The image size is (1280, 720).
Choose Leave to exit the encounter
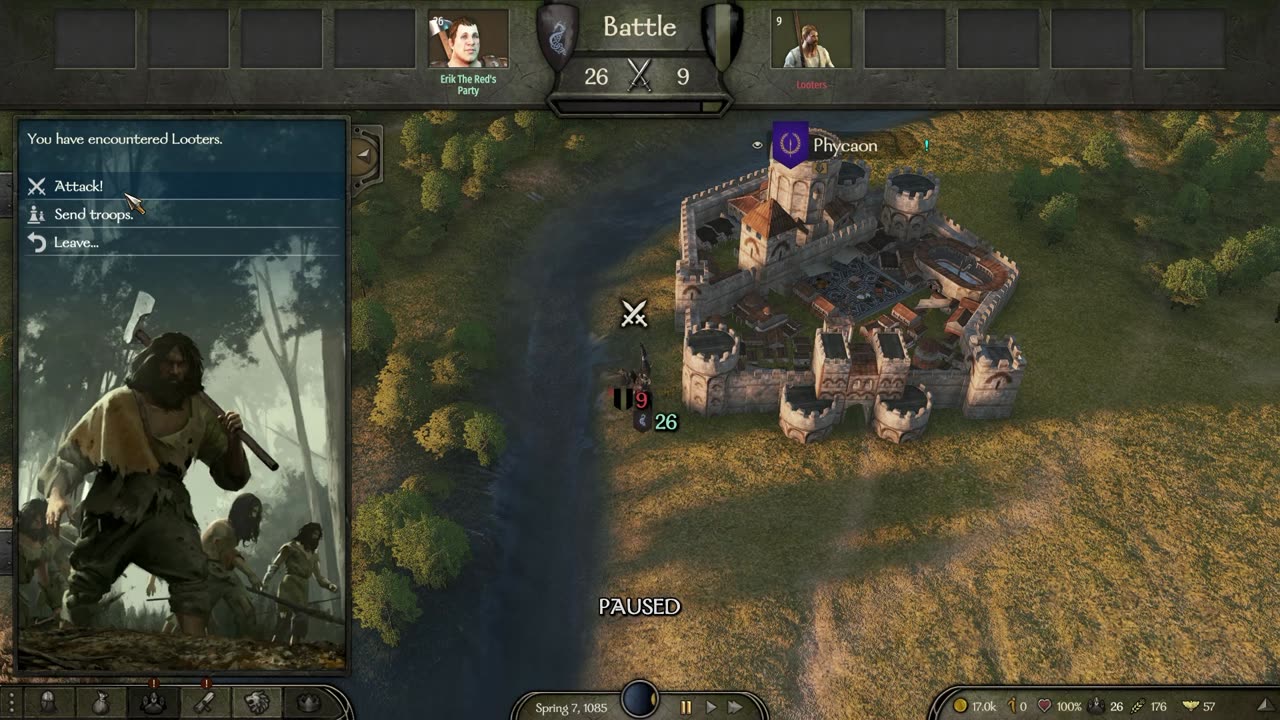pyautogui.click(x=76, y=242)
